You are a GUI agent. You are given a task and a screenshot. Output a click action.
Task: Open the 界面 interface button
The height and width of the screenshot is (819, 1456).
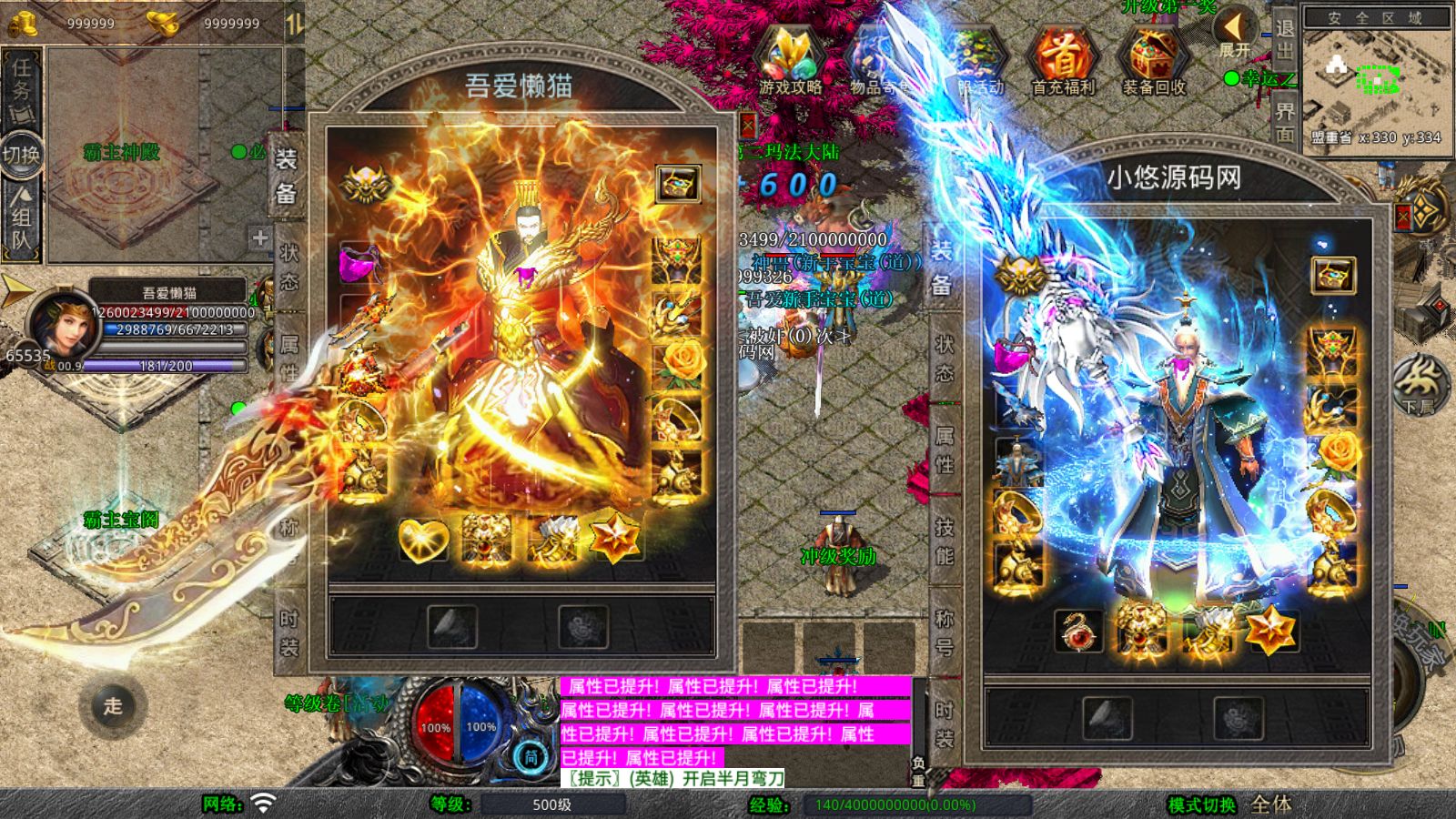click(1285, 121)
